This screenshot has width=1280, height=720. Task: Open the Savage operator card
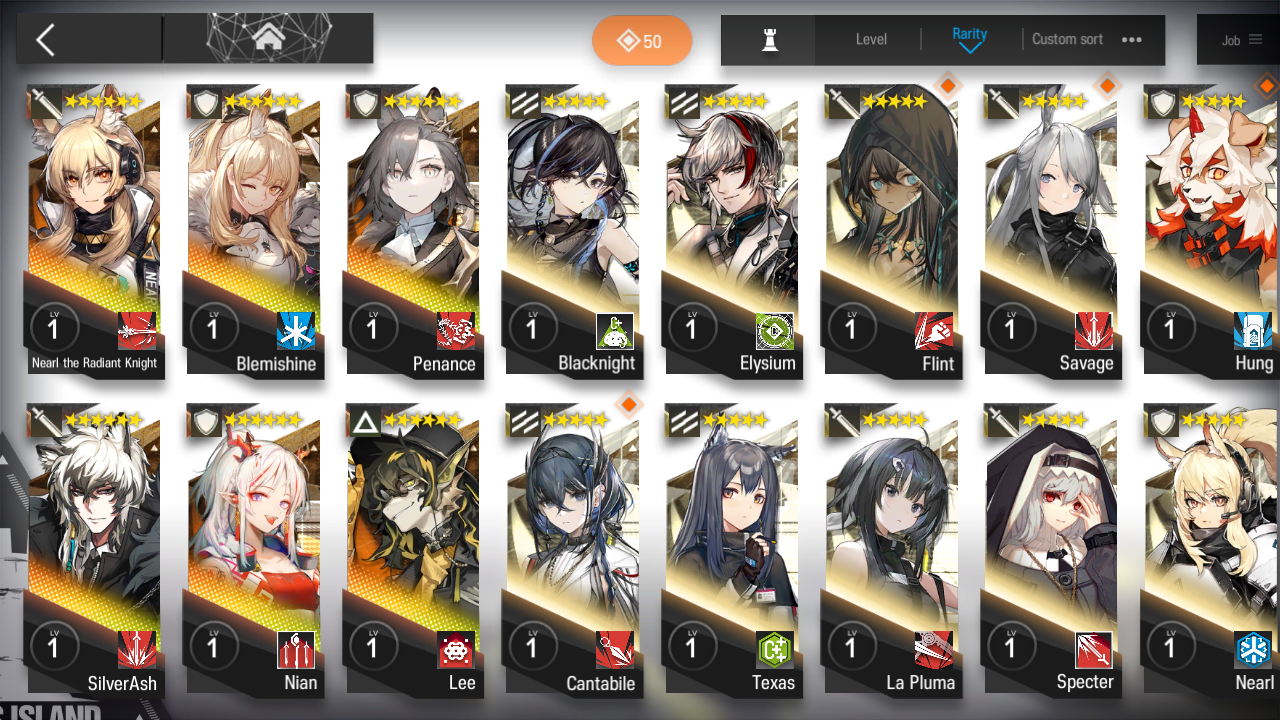point(1050,230)
